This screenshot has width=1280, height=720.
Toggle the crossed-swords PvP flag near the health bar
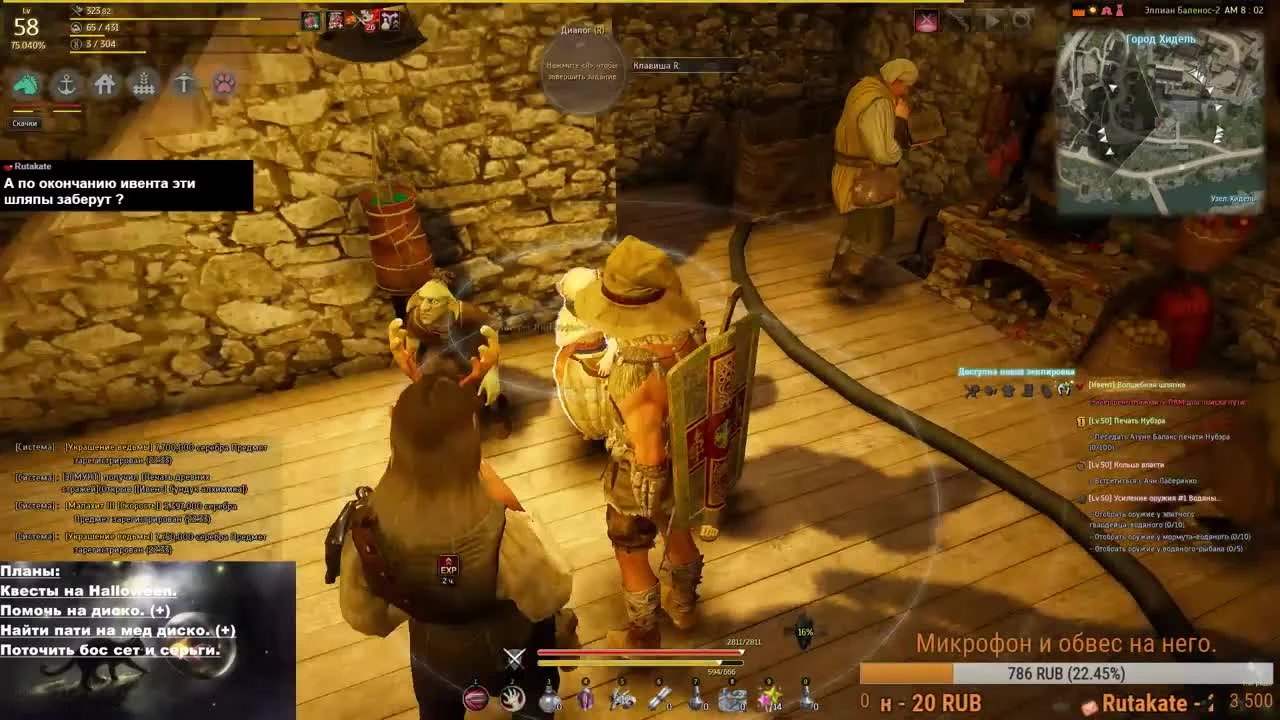514,657
